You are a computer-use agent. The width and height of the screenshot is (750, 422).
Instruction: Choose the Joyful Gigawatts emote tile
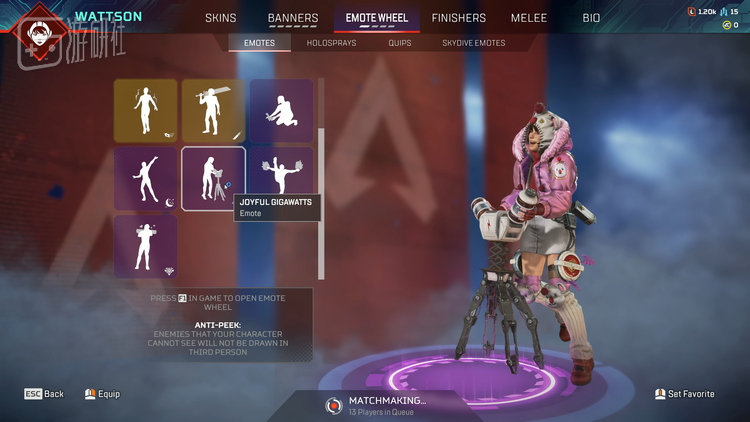point(213,179)
